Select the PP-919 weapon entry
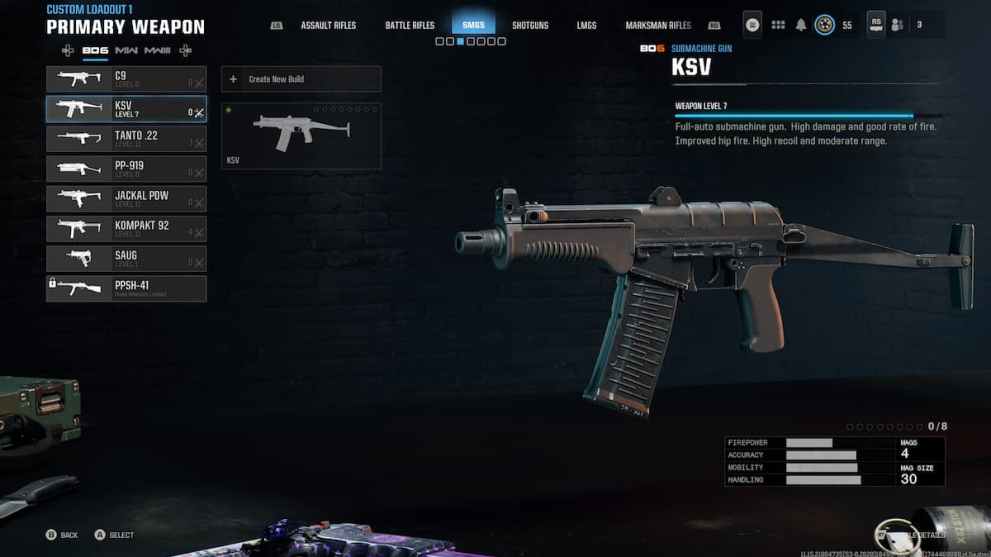This screenshot has height=557, width=991. 126,169
